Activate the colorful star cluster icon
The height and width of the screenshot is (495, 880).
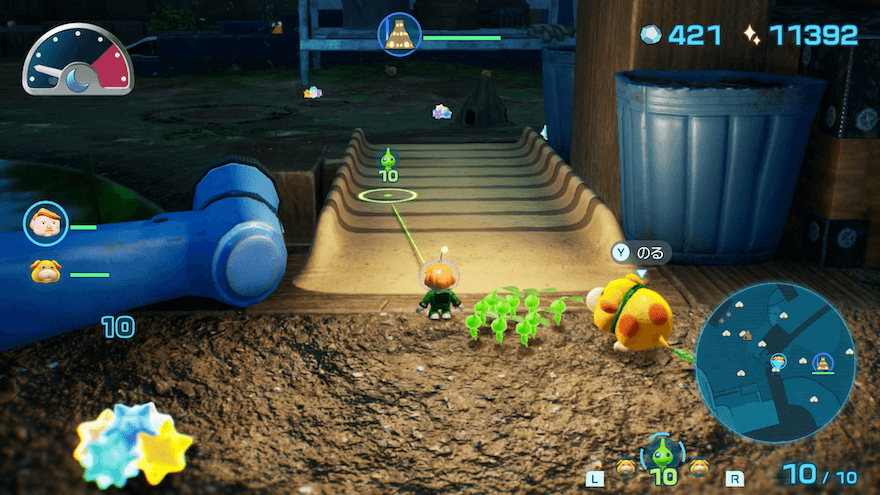pos(133,444)
